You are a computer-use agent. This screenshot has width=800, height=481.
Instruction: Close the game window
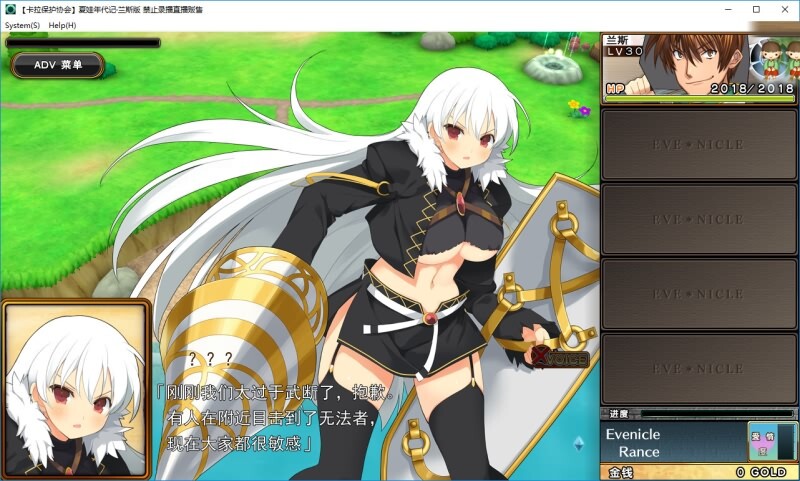pos(782,9)
